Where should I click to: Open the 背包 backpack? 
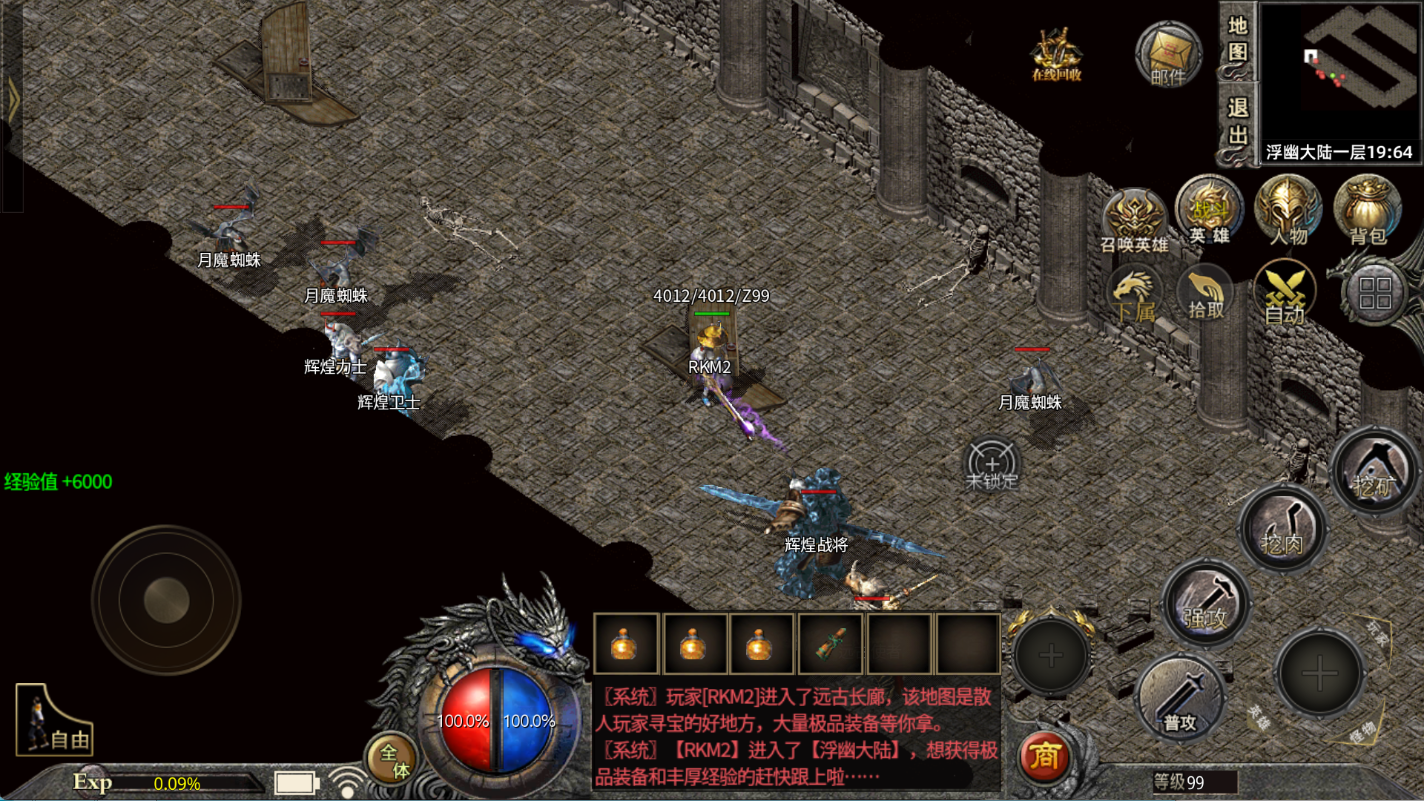coord(1367,211)
